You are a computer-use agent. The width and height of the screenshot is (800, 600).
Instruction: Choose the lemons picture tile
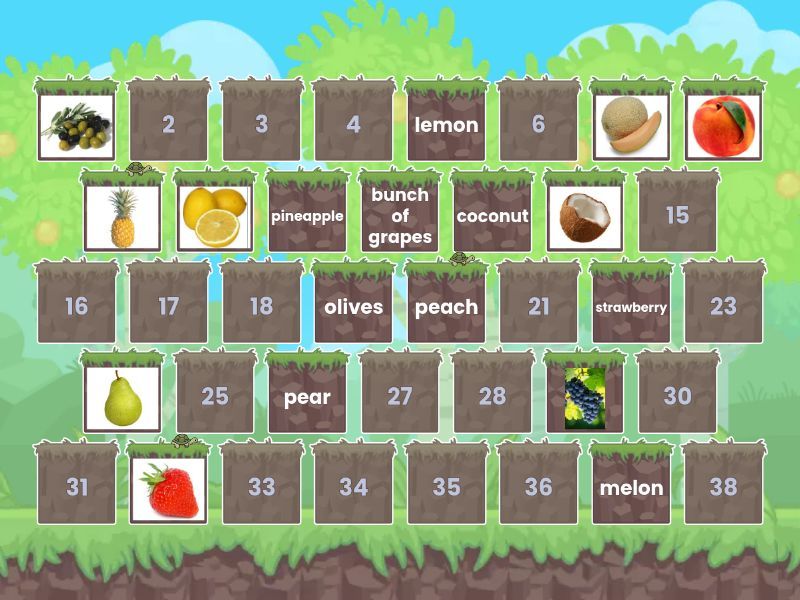(x=215, y=216)
